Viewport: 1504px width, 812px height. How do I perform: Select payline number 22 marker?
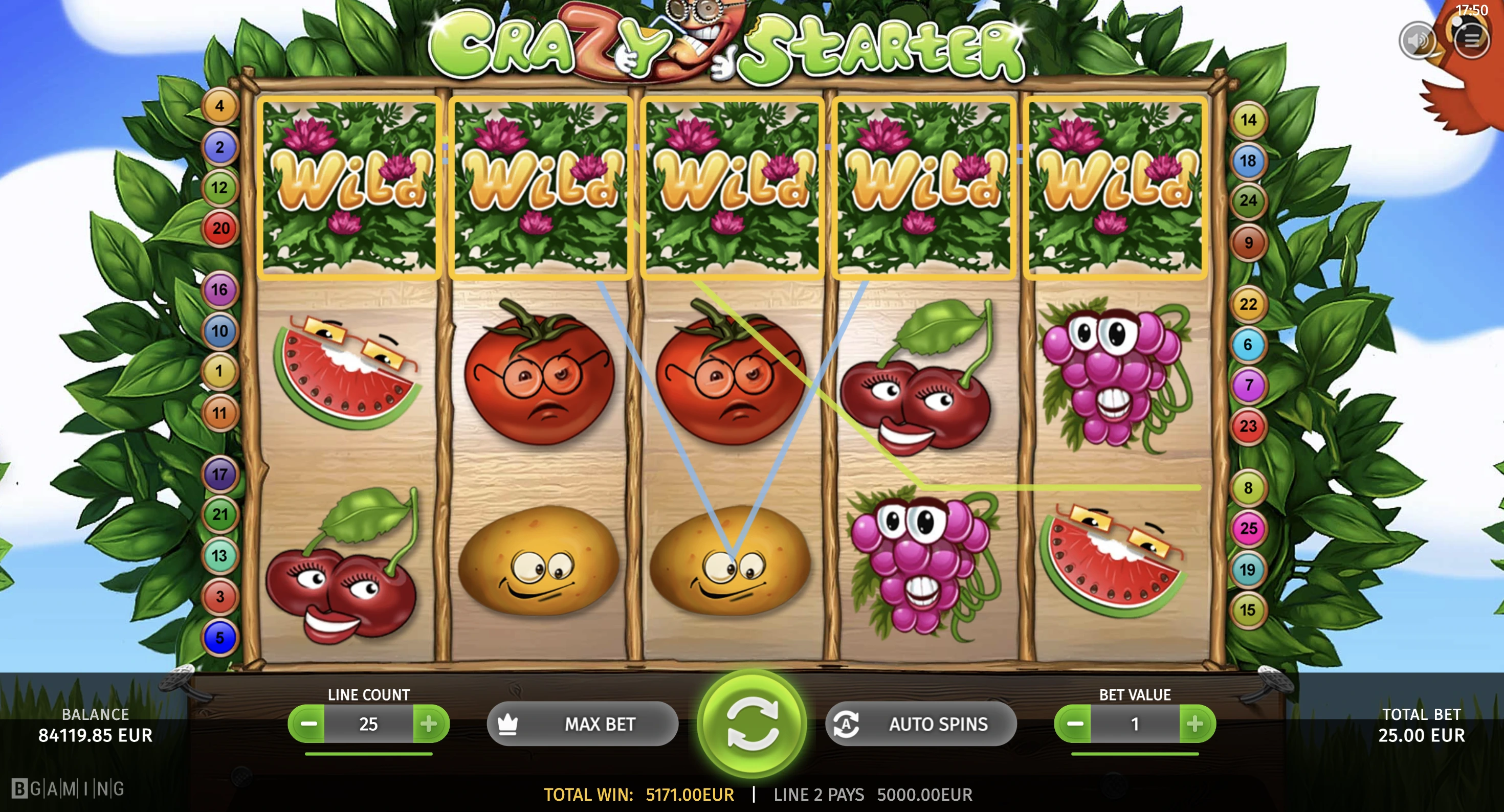click(1248, 304)
